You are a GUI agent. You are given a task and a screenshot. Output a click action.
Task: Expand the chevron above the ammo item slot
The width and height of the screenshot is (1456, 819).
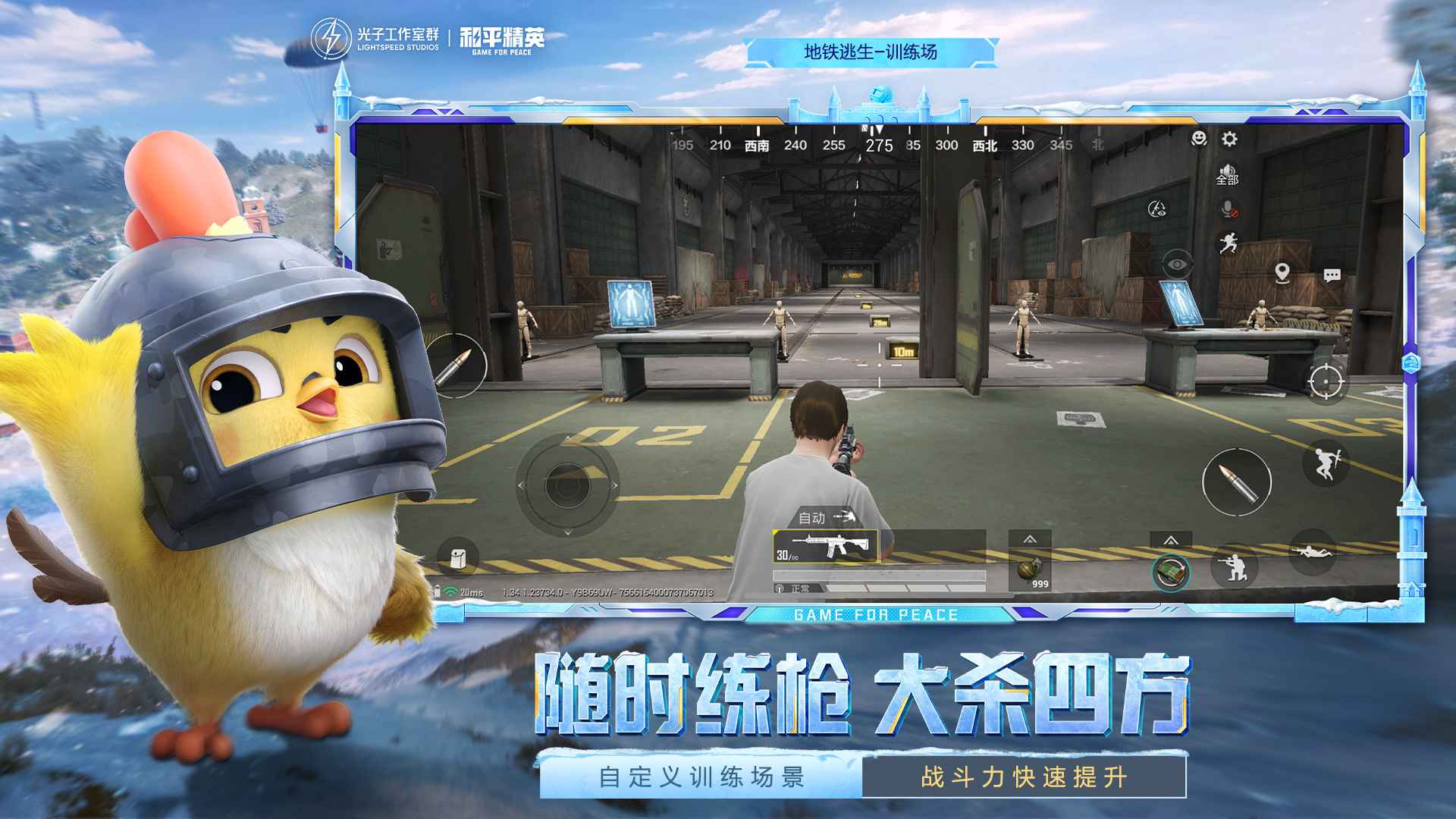click(x=1170, y=541)
